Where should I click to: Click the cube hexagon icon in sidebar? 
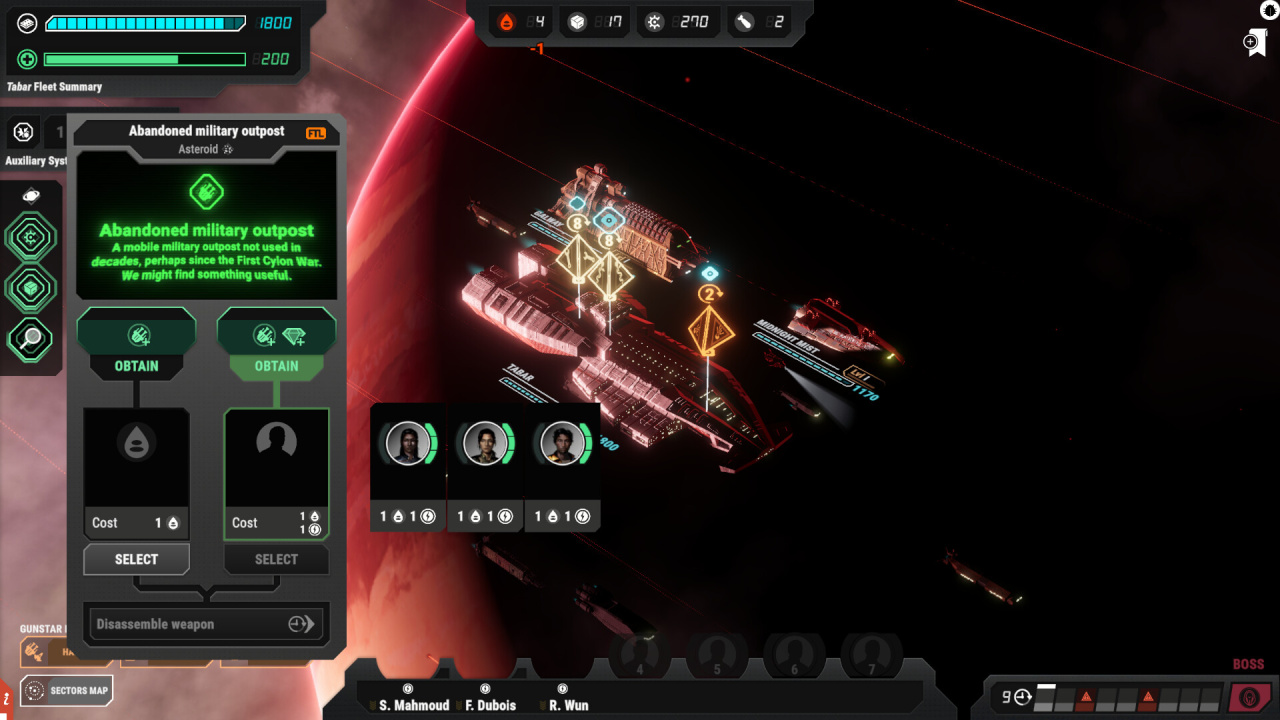(31, 289)
